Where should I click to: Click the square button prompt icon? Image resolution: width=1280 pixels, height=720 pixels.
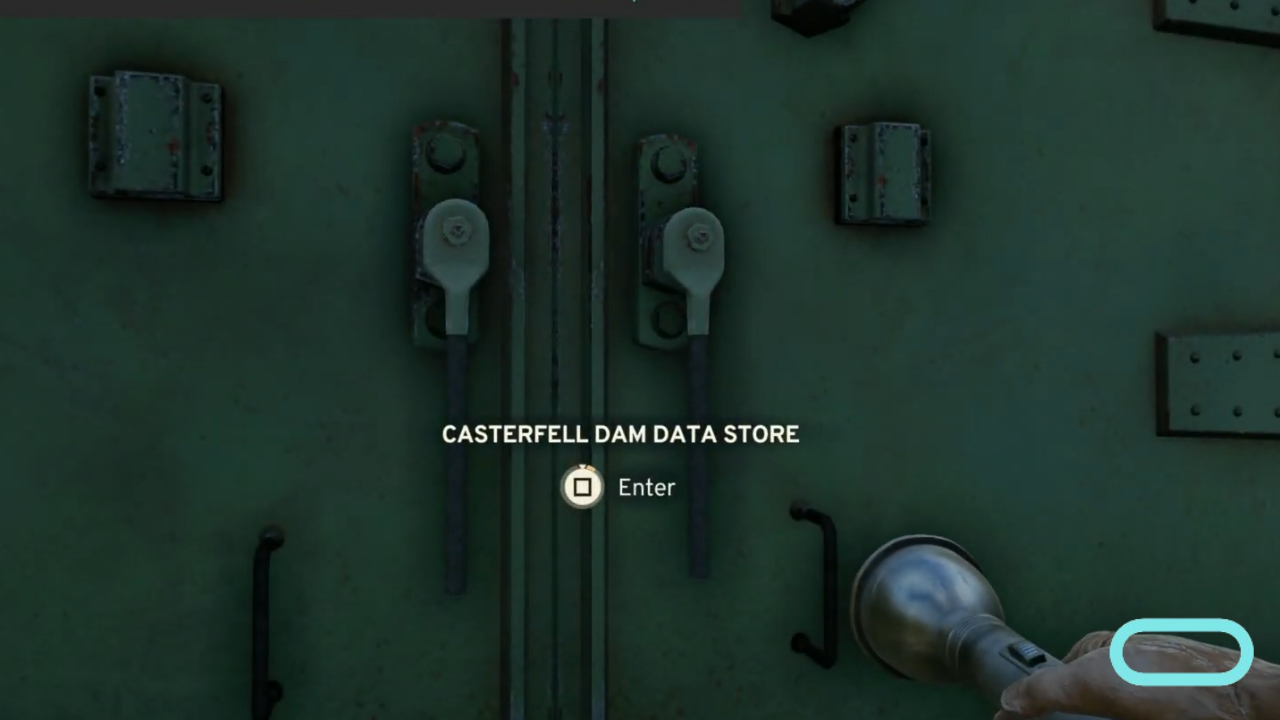point(582,487)
